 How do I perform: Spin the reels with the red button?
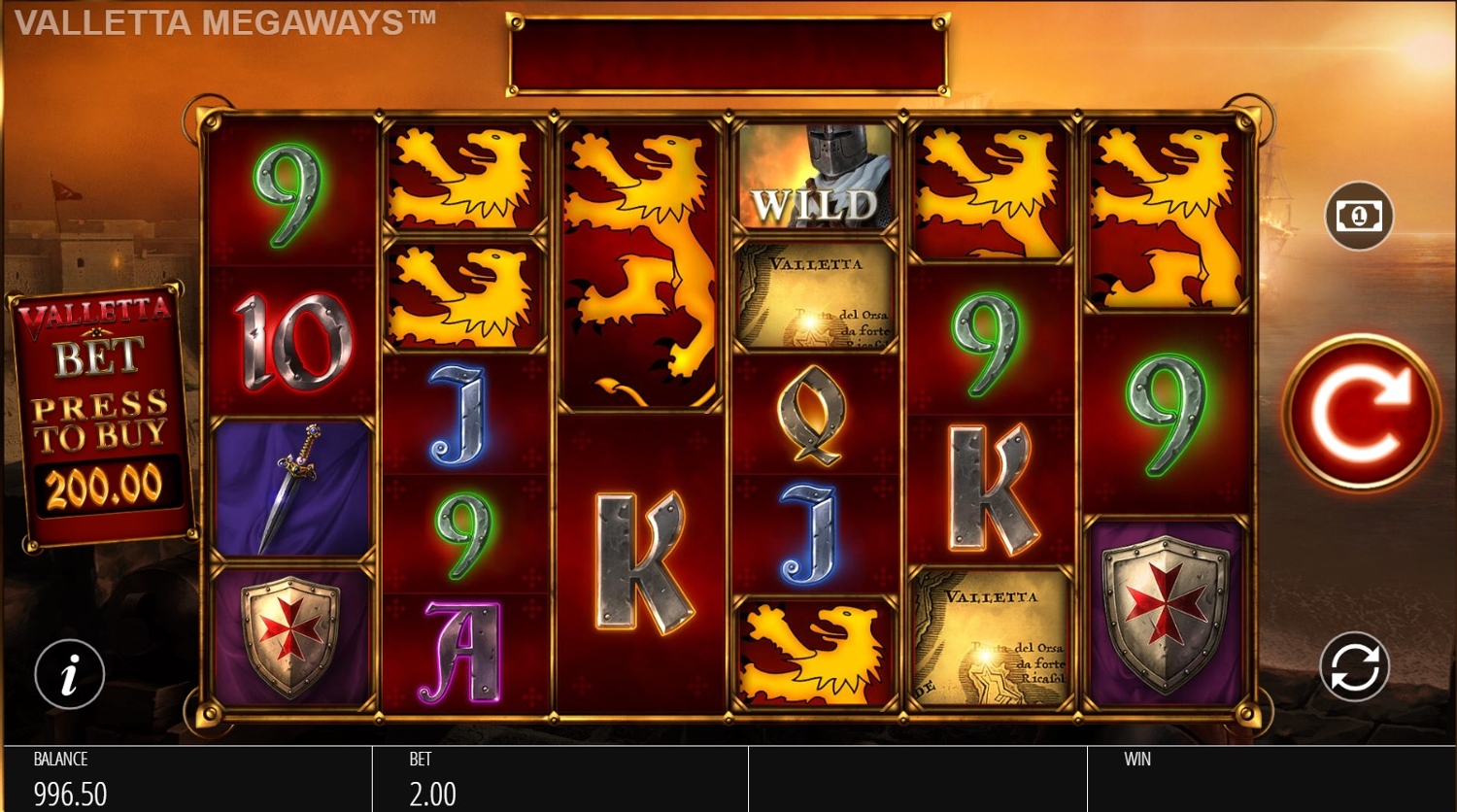[x=1360, y=413]
